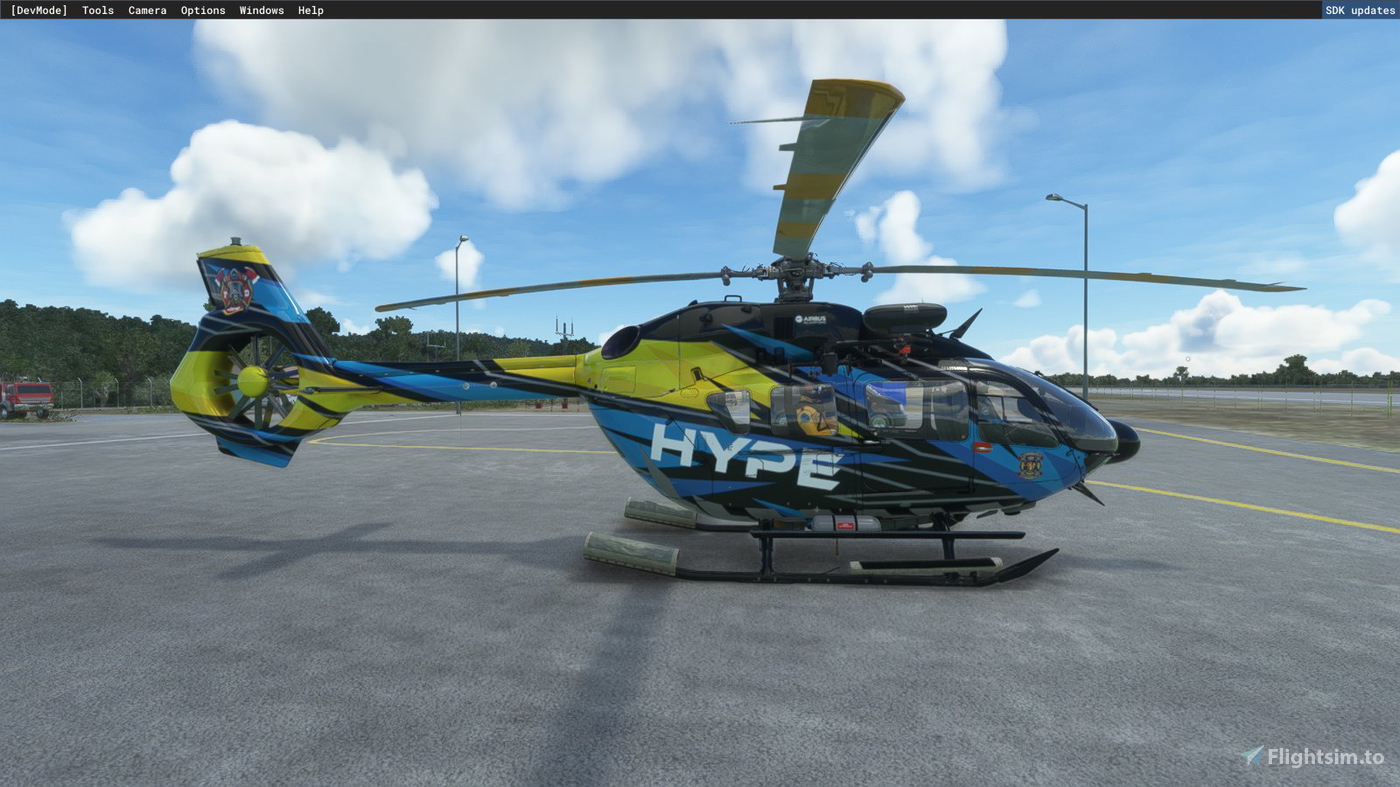Click the red fire truck in the background

click(x=25, y=391)
